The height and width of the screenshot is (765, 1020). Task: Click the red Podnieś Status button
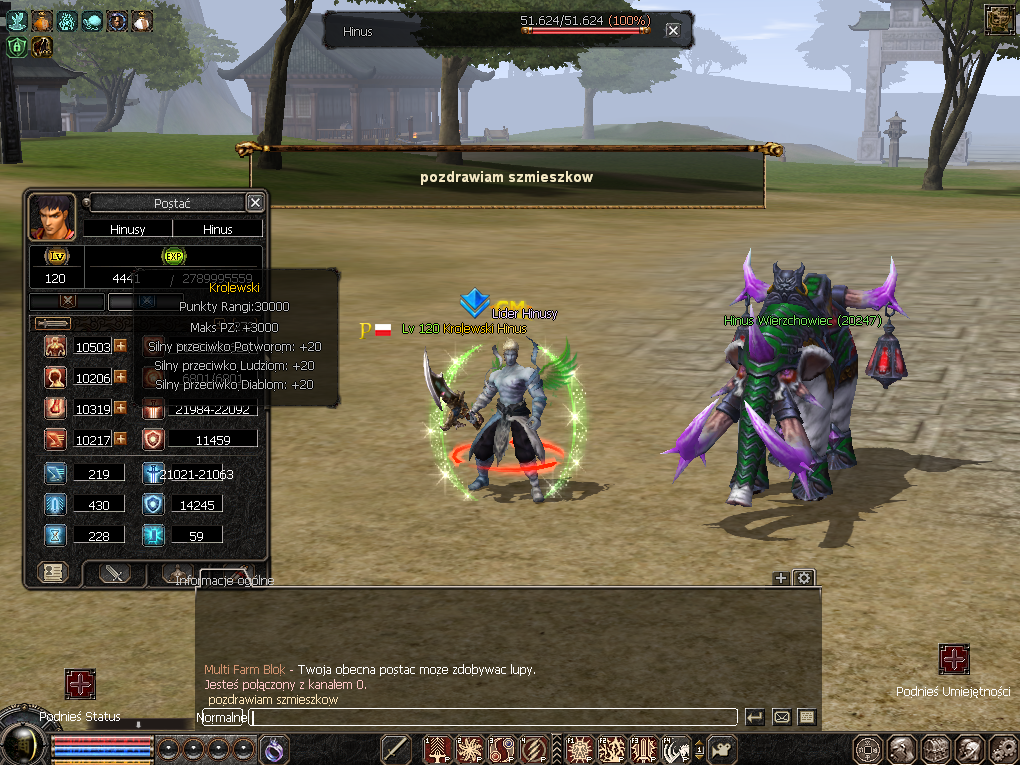pyautogui.click(x=80, y=684)
